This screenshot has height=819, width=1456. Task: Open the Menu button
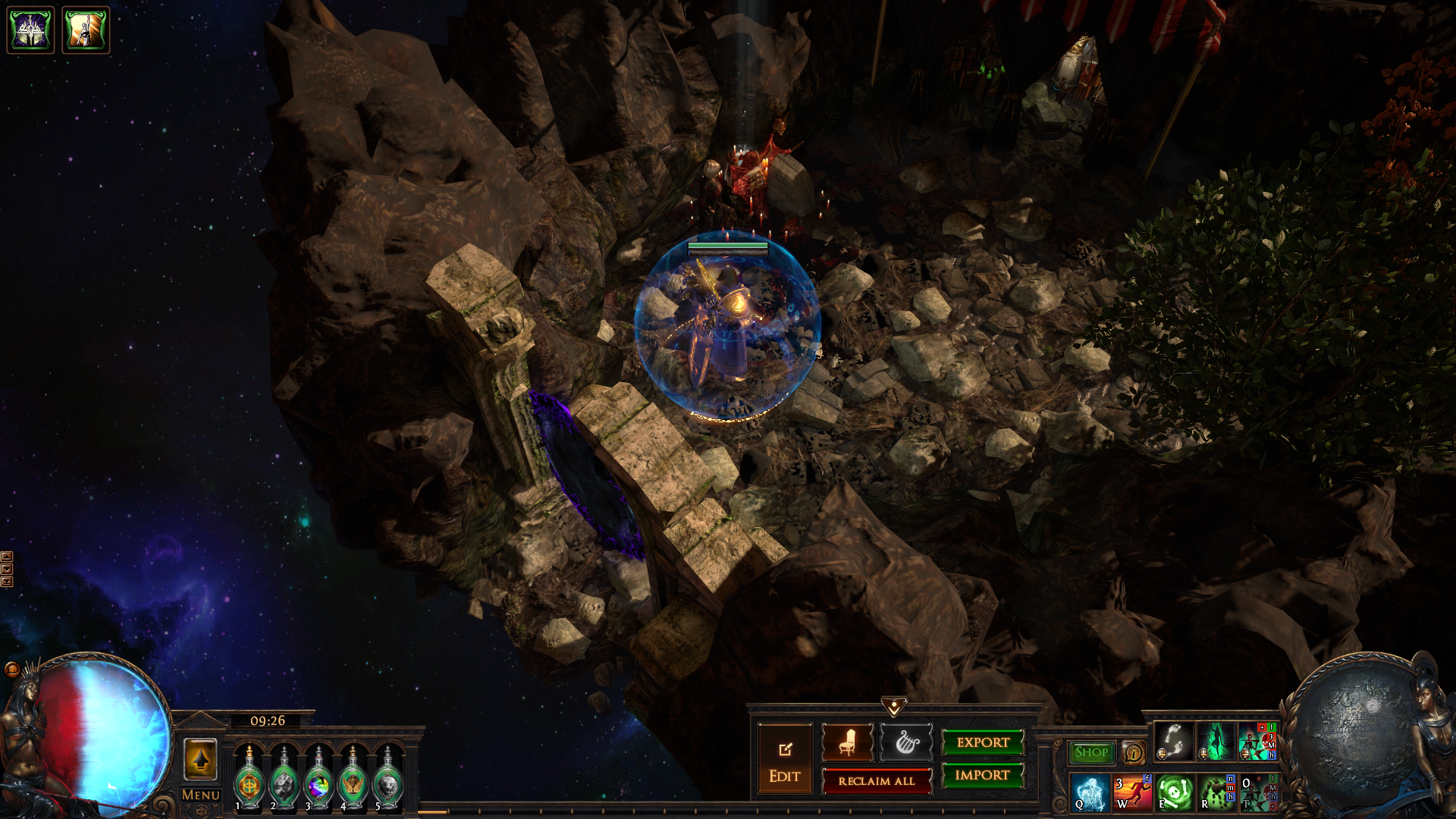[201, 795]
